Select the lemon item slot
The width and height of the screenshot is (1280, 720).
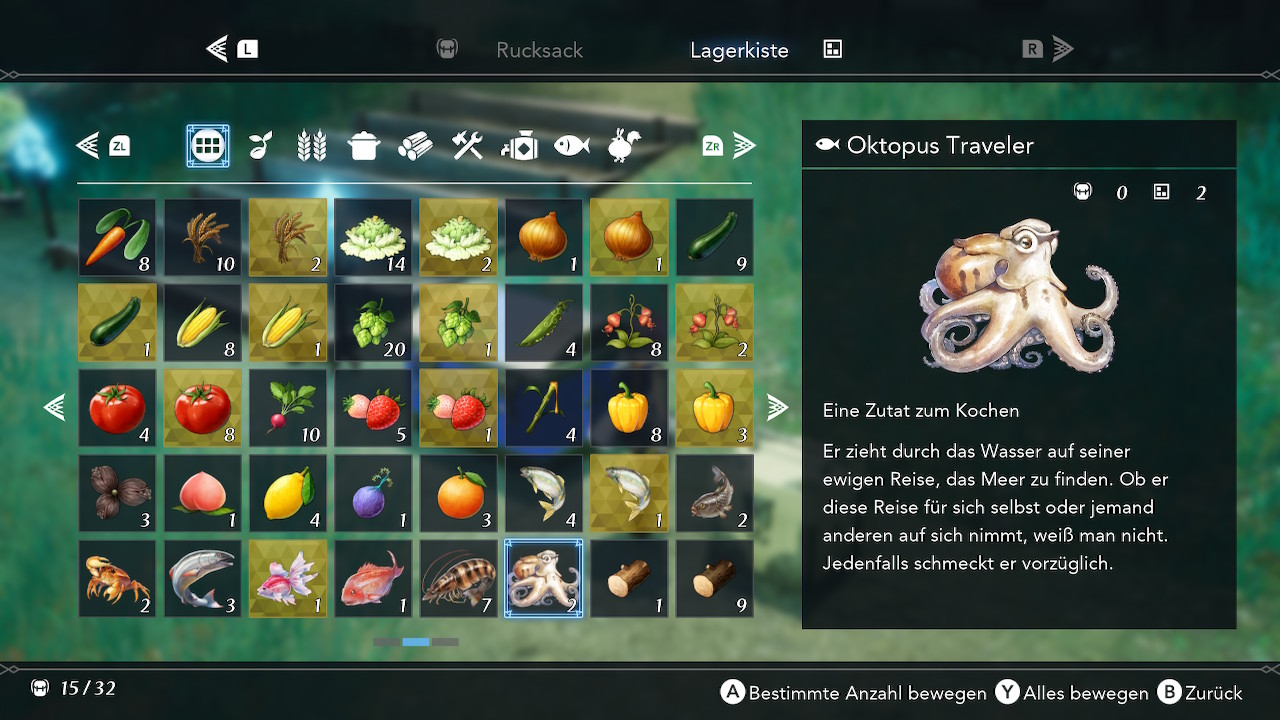[287, 493]
